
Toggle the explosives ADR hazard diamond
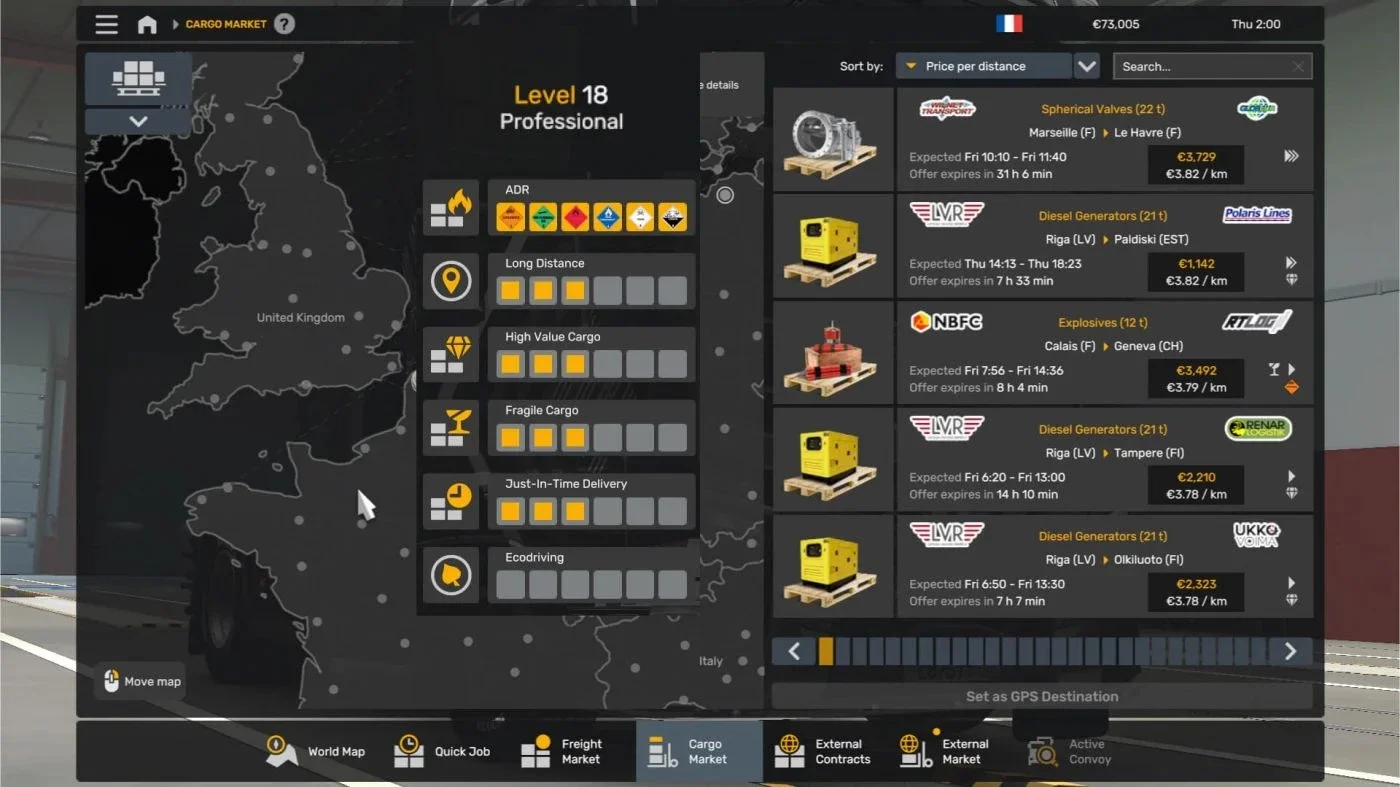(x=510, y=216)
